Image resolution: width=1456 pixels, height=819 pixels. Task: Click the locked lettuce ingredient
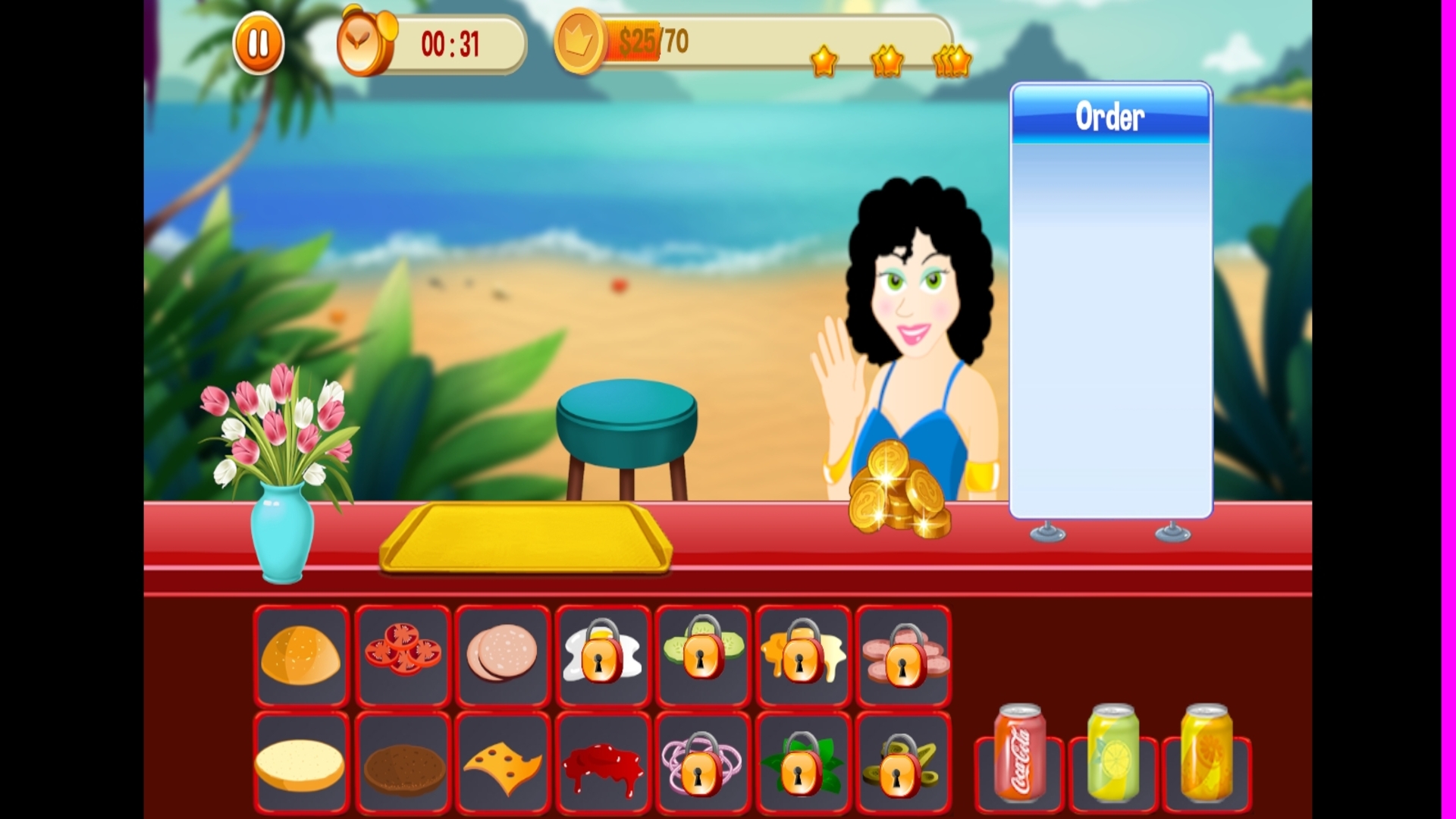coord(802,761)
